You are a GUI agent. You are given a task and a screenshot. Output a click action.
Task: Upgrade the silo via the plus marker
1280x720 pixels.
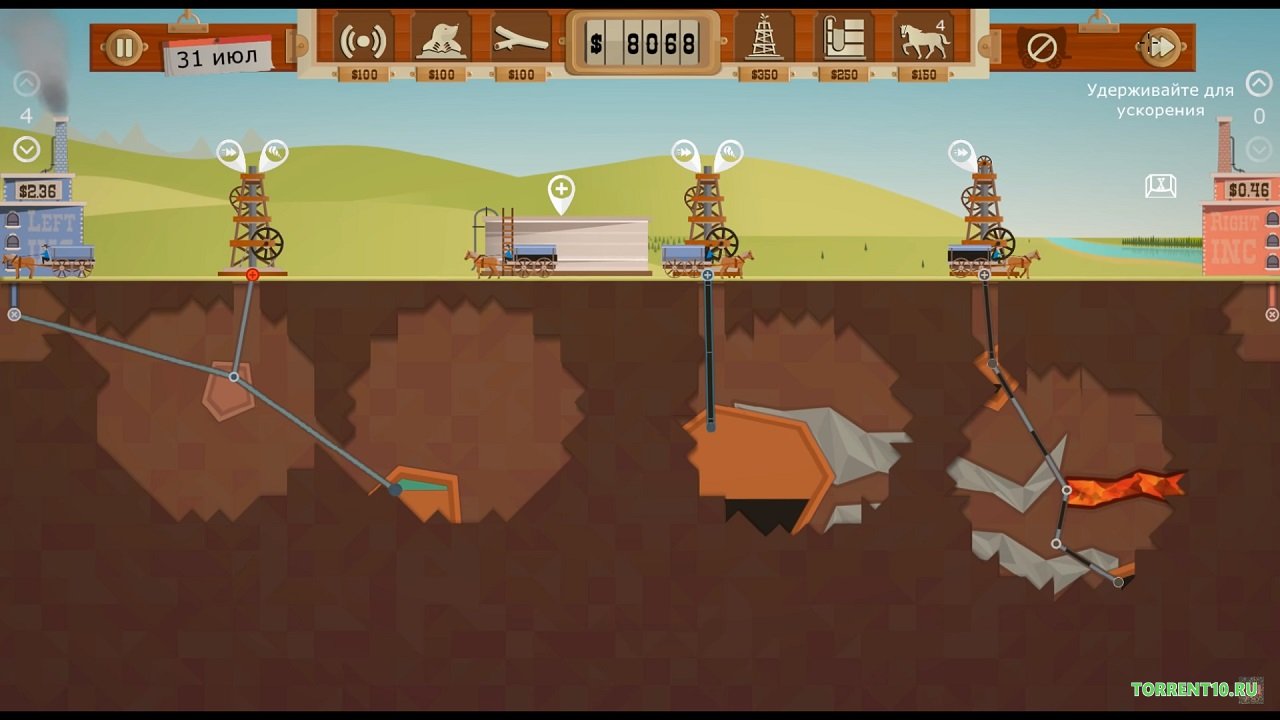(x=561, y=190)
